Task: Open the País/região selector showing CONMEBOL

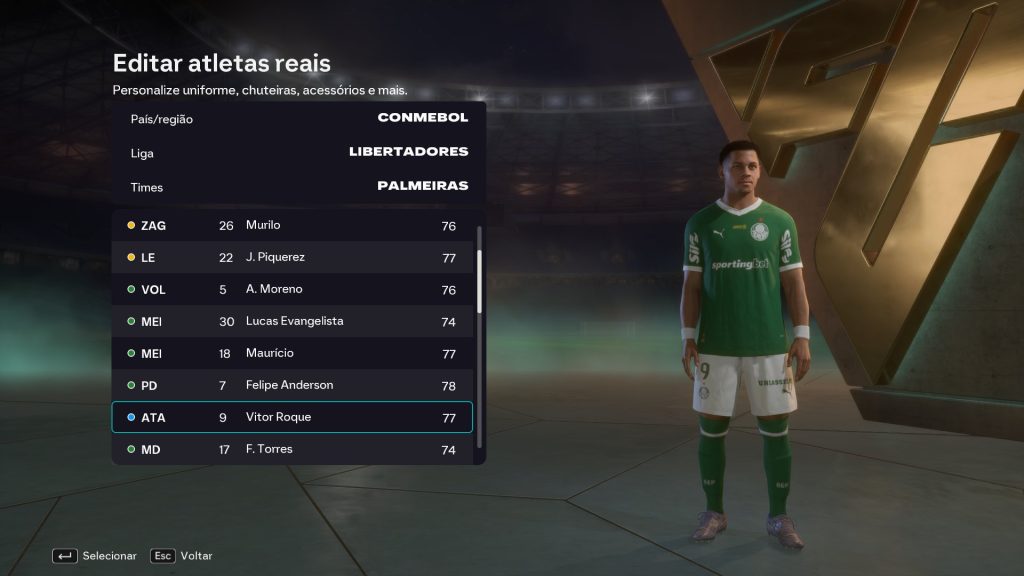Action: pyautogui.click(x=298, y=119)
